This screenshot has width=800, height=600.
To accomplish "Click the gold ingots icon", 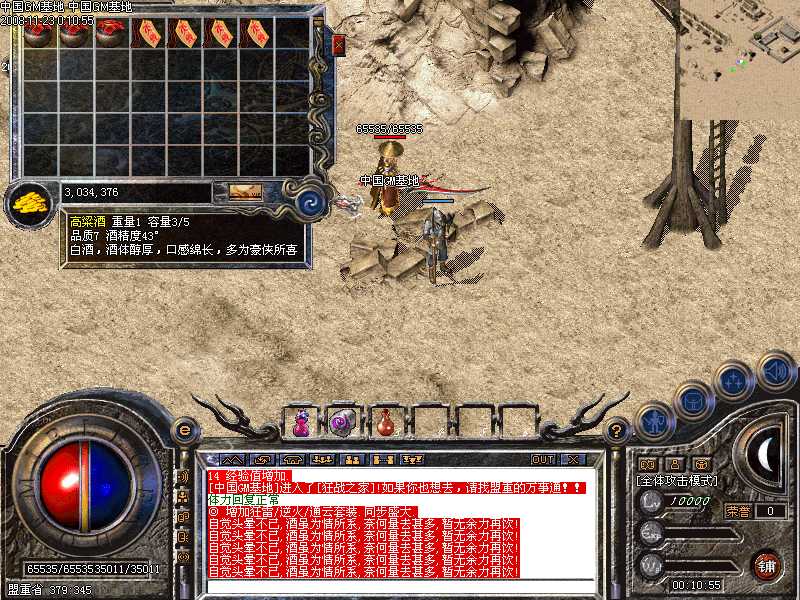I will point(31,201).
